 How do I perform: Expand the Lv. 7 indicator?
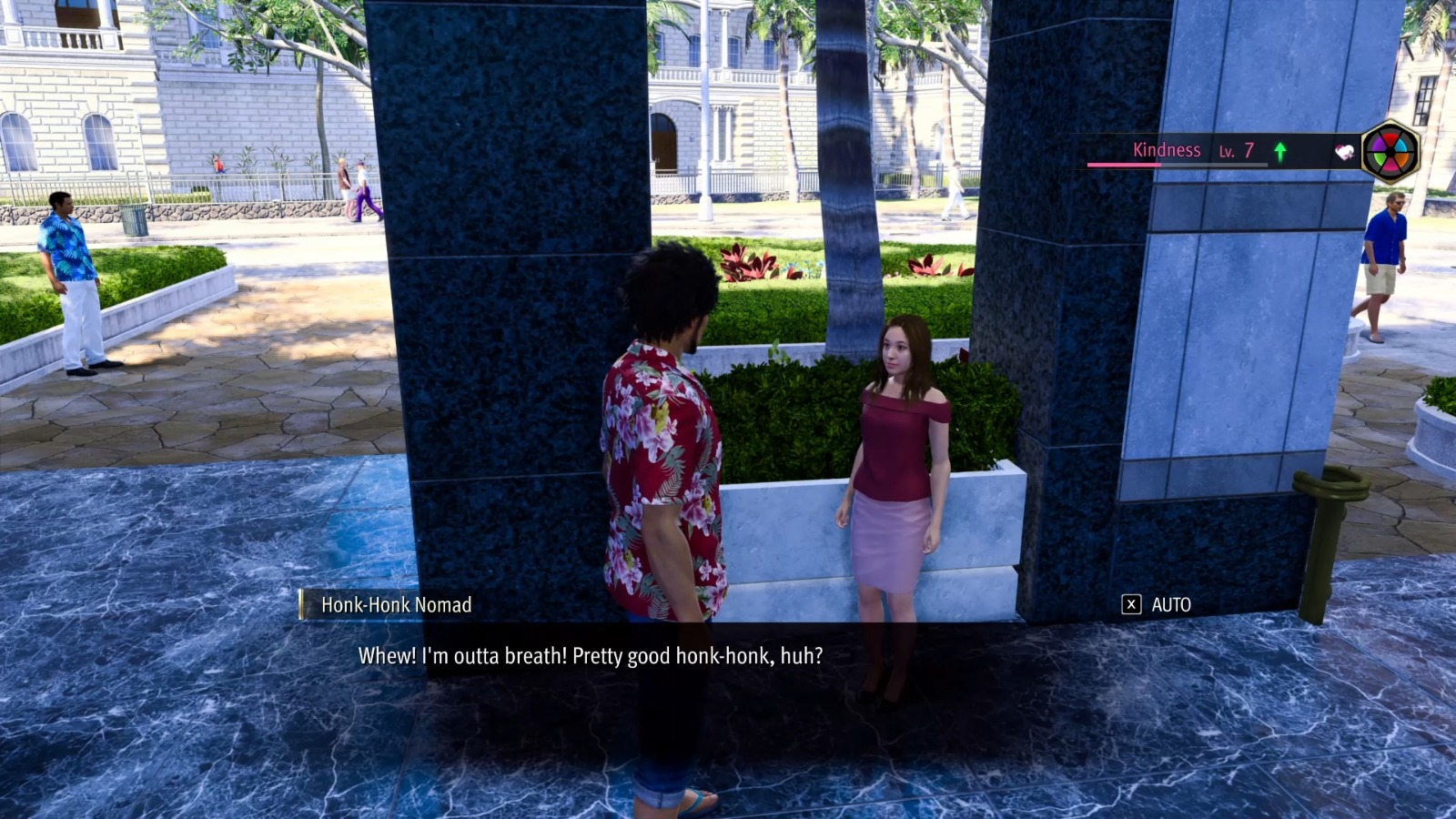[1236, 149]
